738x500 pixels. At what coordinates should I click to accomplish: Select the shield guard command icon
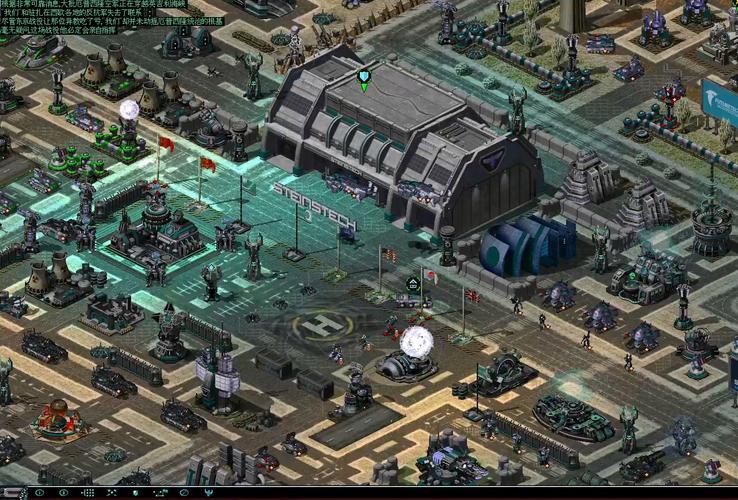tap(135, 492)
